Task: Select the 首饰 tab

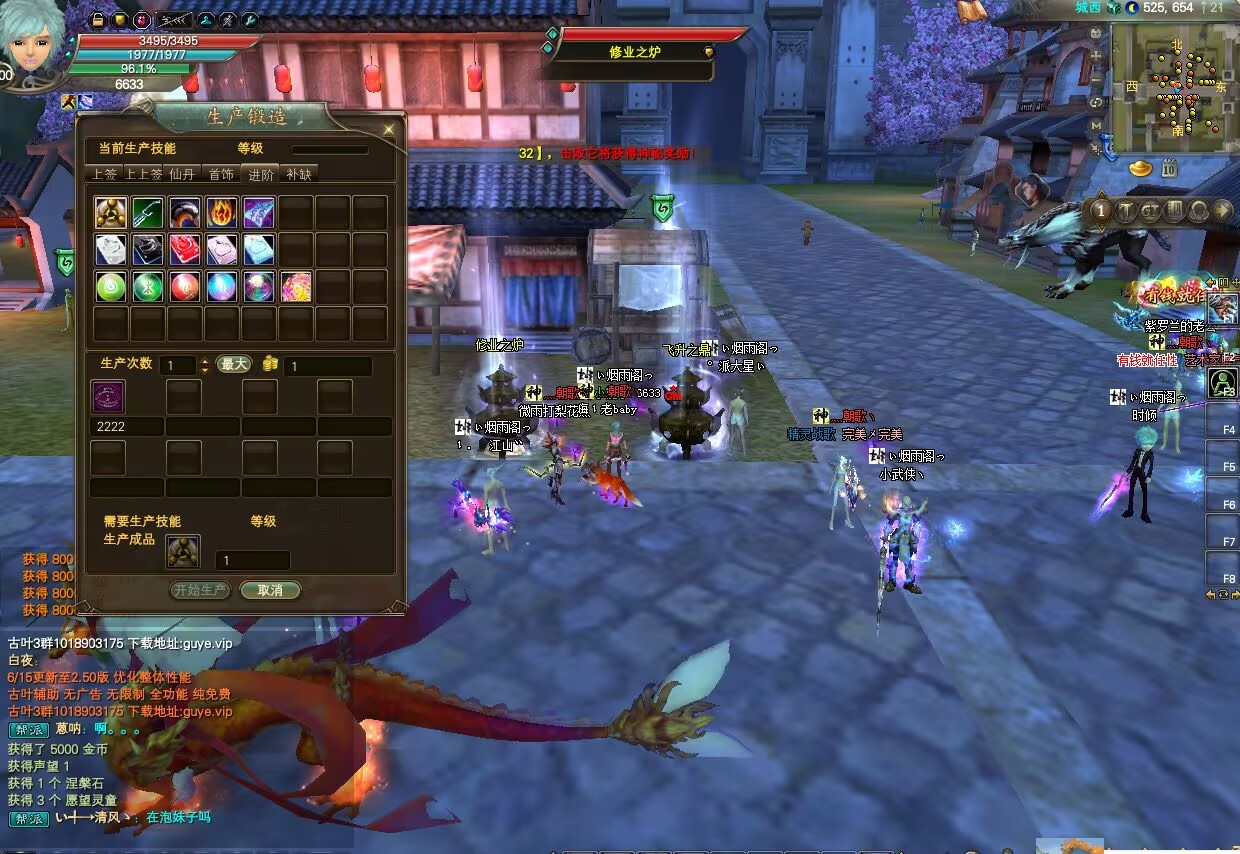Action: [x=221, y=174]
